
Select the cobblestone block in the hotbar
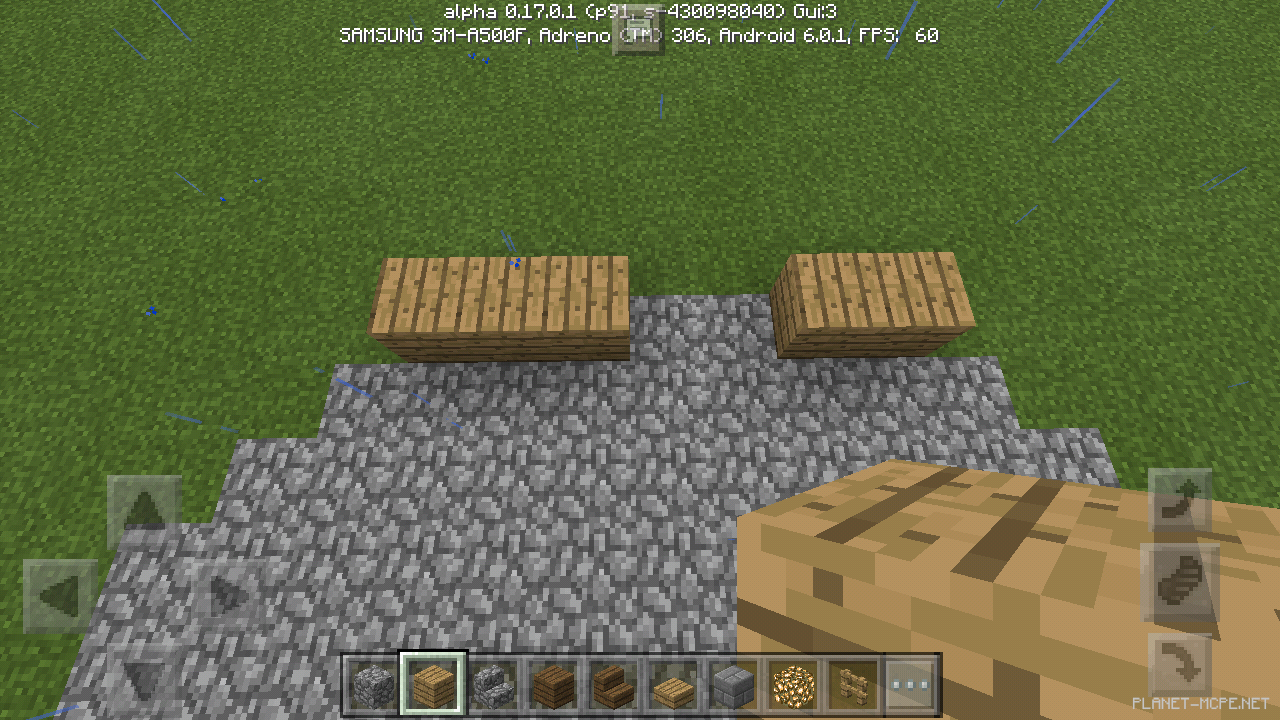[x=372, y=684]
